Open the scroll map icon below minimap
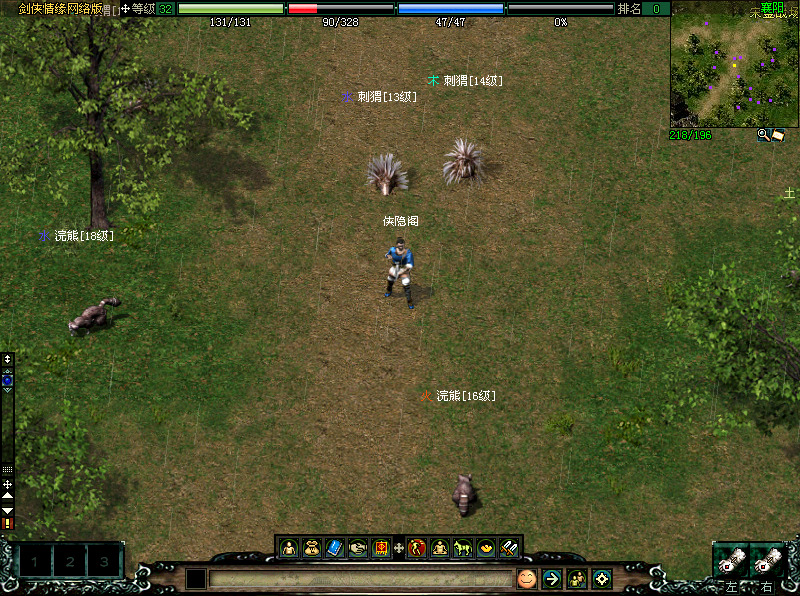800x596 pixels. pyautogui.click(x=778, y=135)
